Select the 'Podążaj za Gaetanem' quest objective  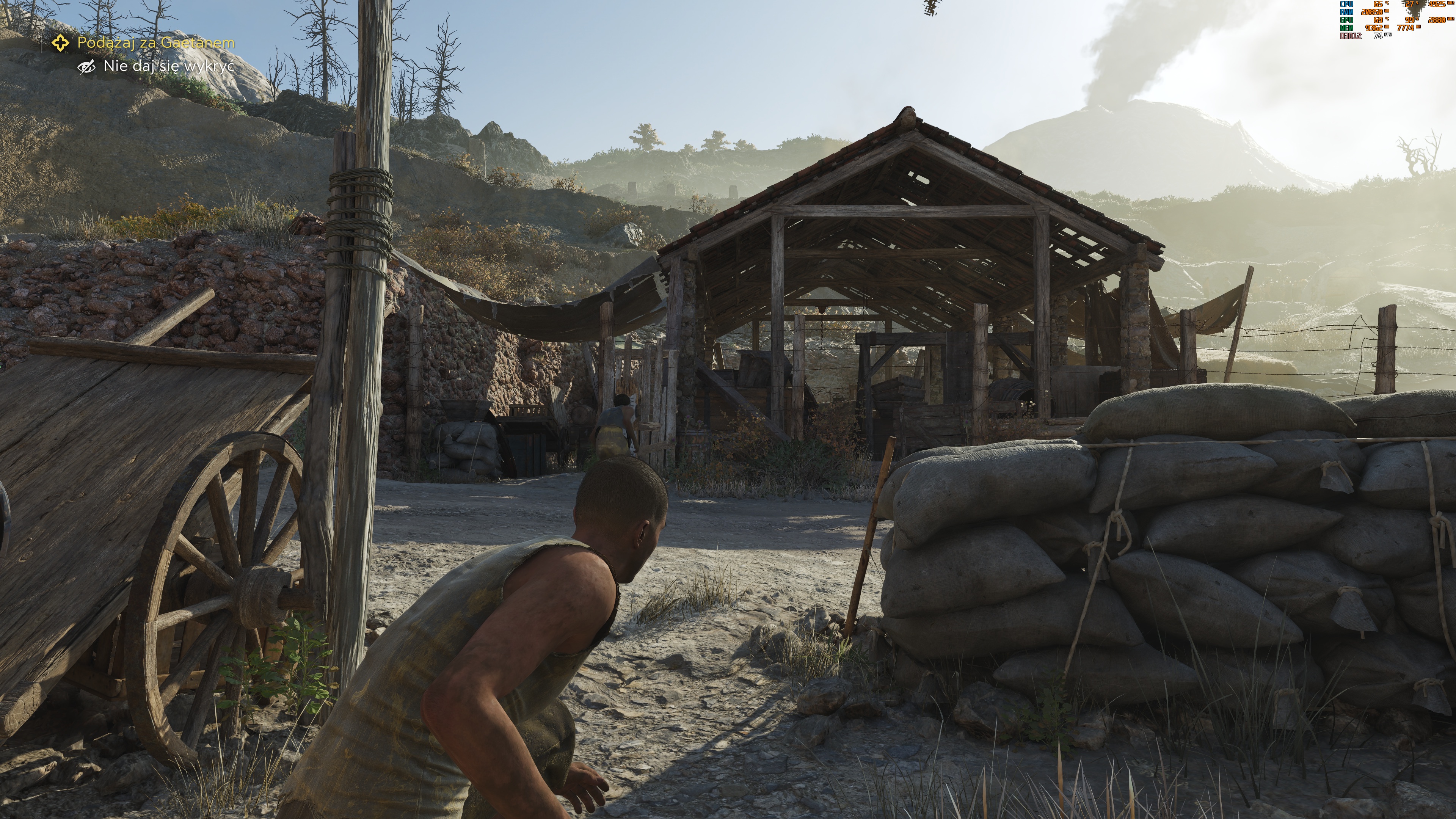point(155,42)
